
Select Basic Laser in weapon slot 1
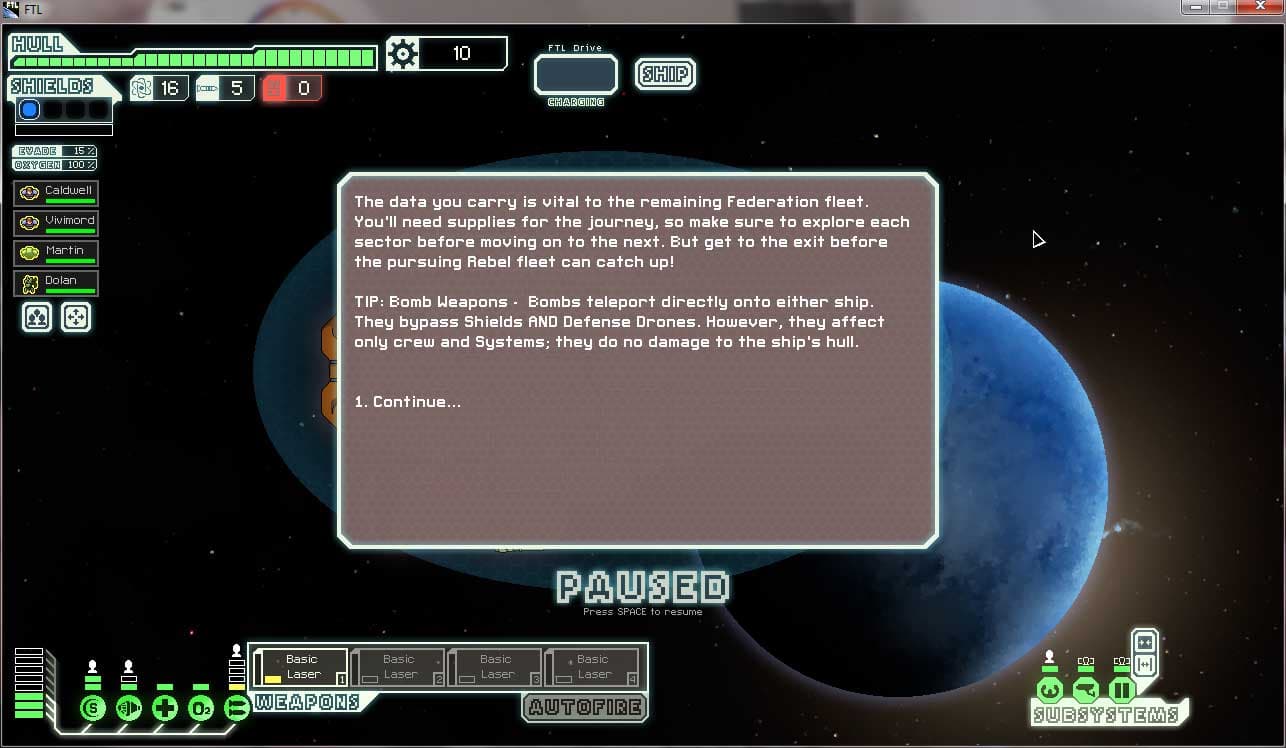[301, 667]
